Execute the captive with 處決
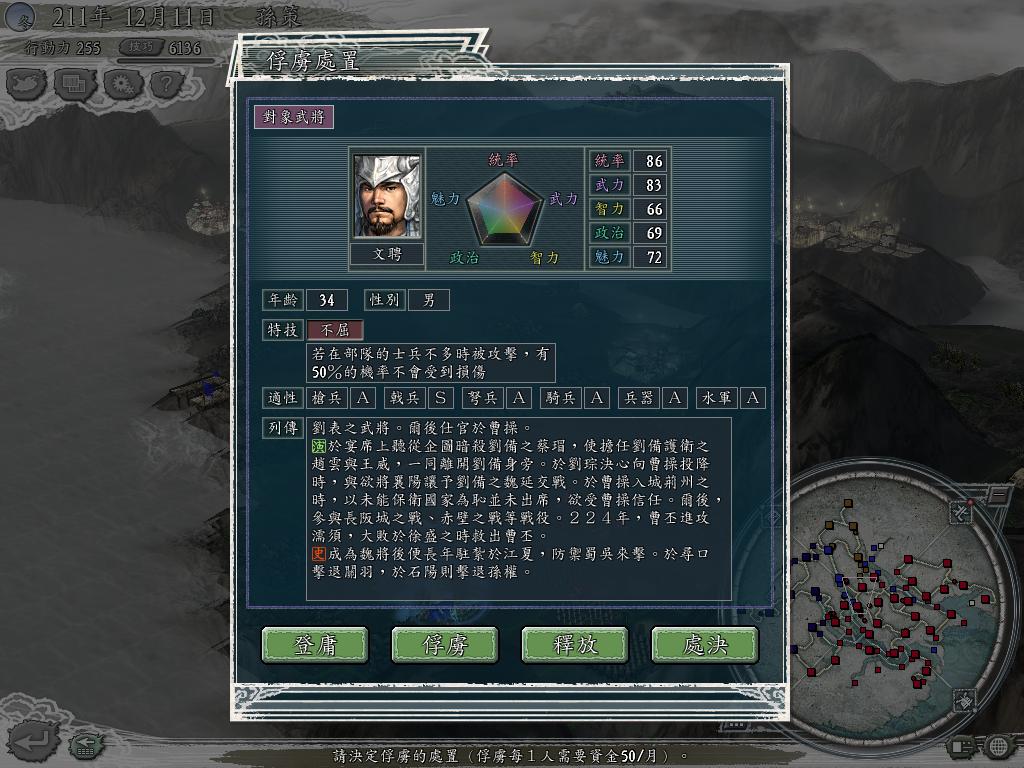1024x768 pixels. 705,645
